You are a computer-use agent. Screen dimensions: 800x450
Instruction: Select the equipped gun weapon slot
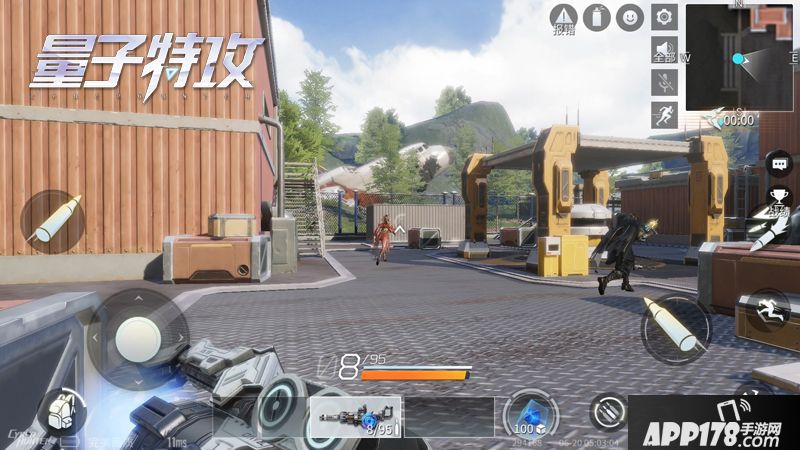(354, 417)
